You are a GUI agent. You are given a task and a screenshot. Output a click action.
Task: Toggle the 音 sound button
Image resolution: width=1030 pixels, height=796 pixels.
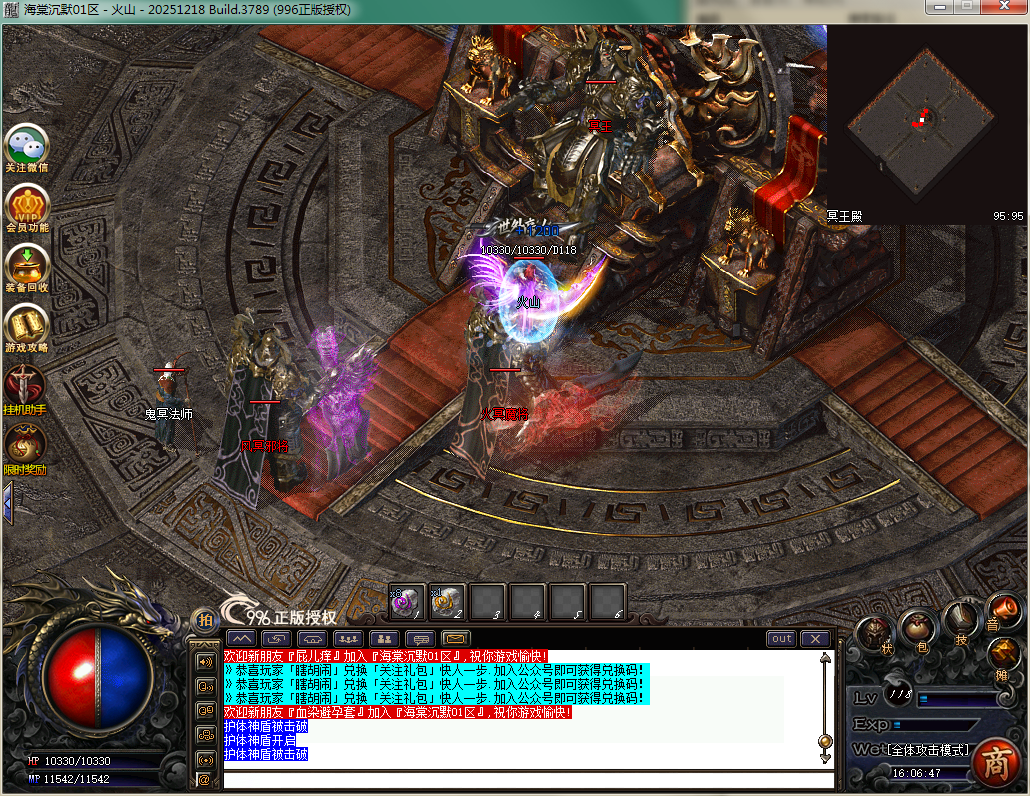pyautogui.click(x=1001, y=609)
